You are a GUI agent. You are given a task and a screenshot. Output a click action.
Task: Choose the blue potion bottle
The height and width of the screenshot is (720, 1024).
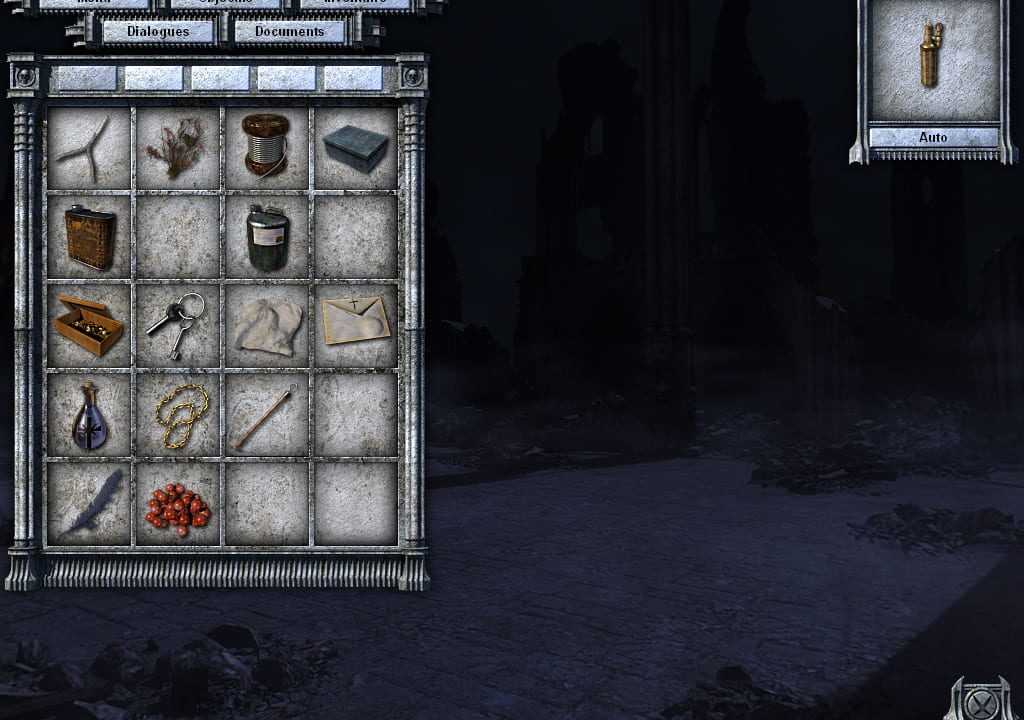(89, 415)
